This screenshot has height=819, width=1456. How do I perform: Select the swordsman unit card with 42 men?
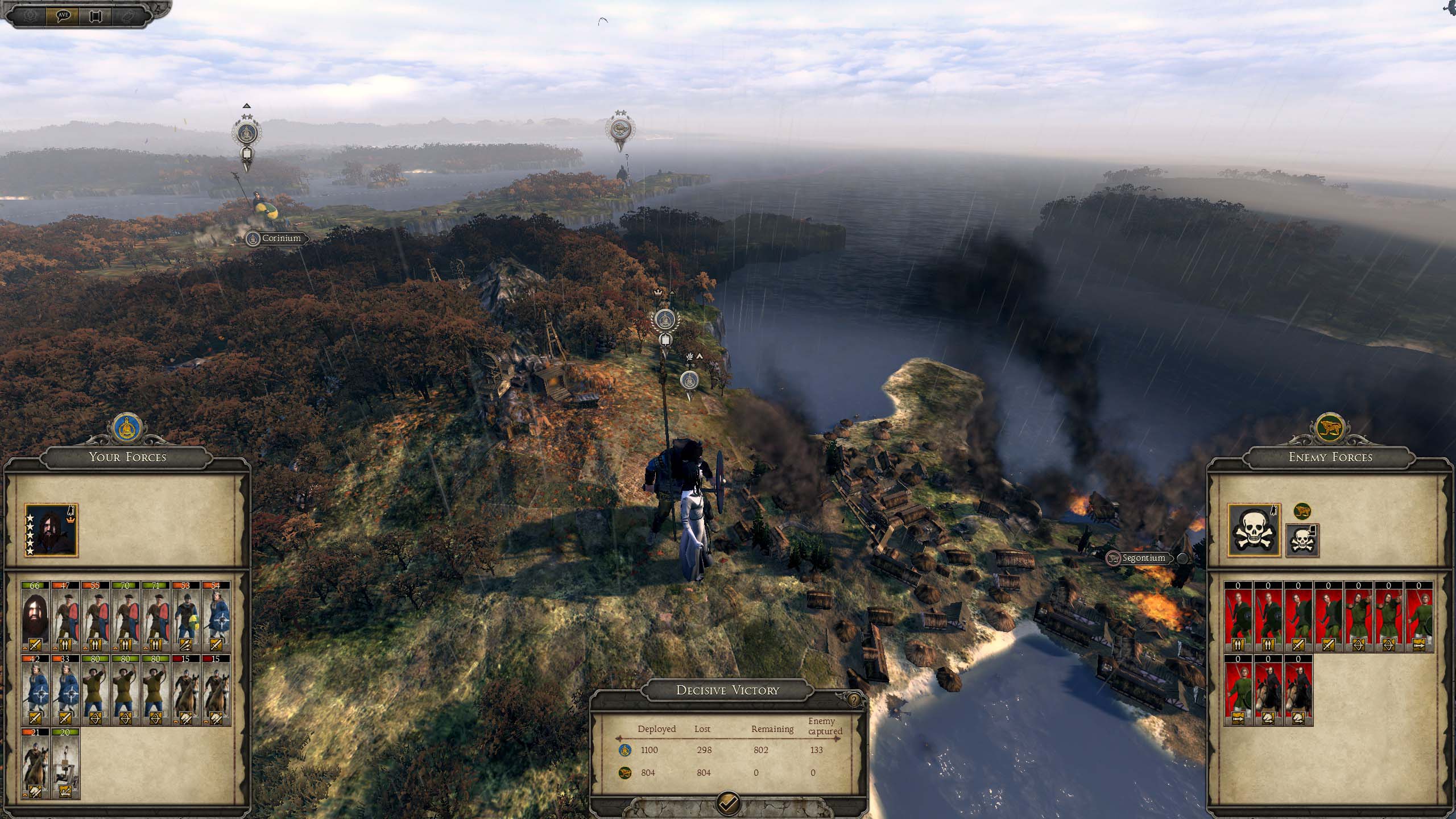point(35,690)
